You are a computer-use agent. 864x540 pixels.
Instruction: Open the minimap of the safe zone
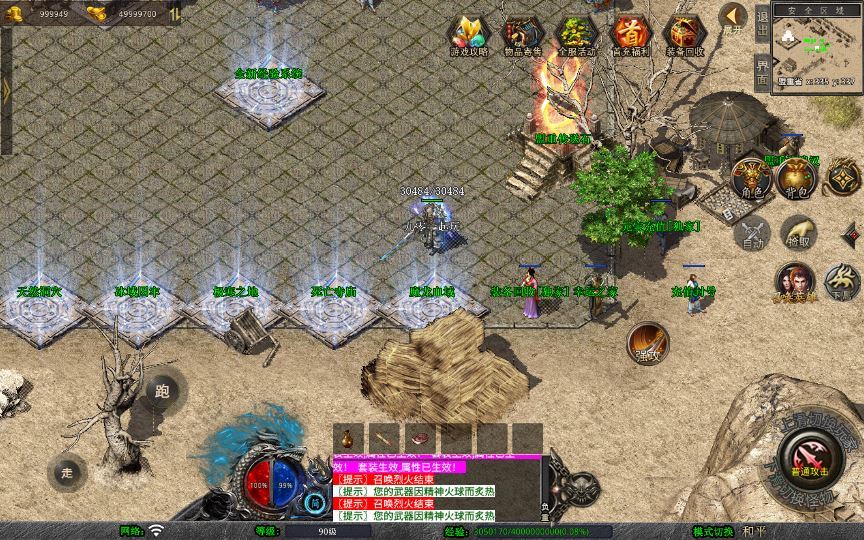click(817, 48)
